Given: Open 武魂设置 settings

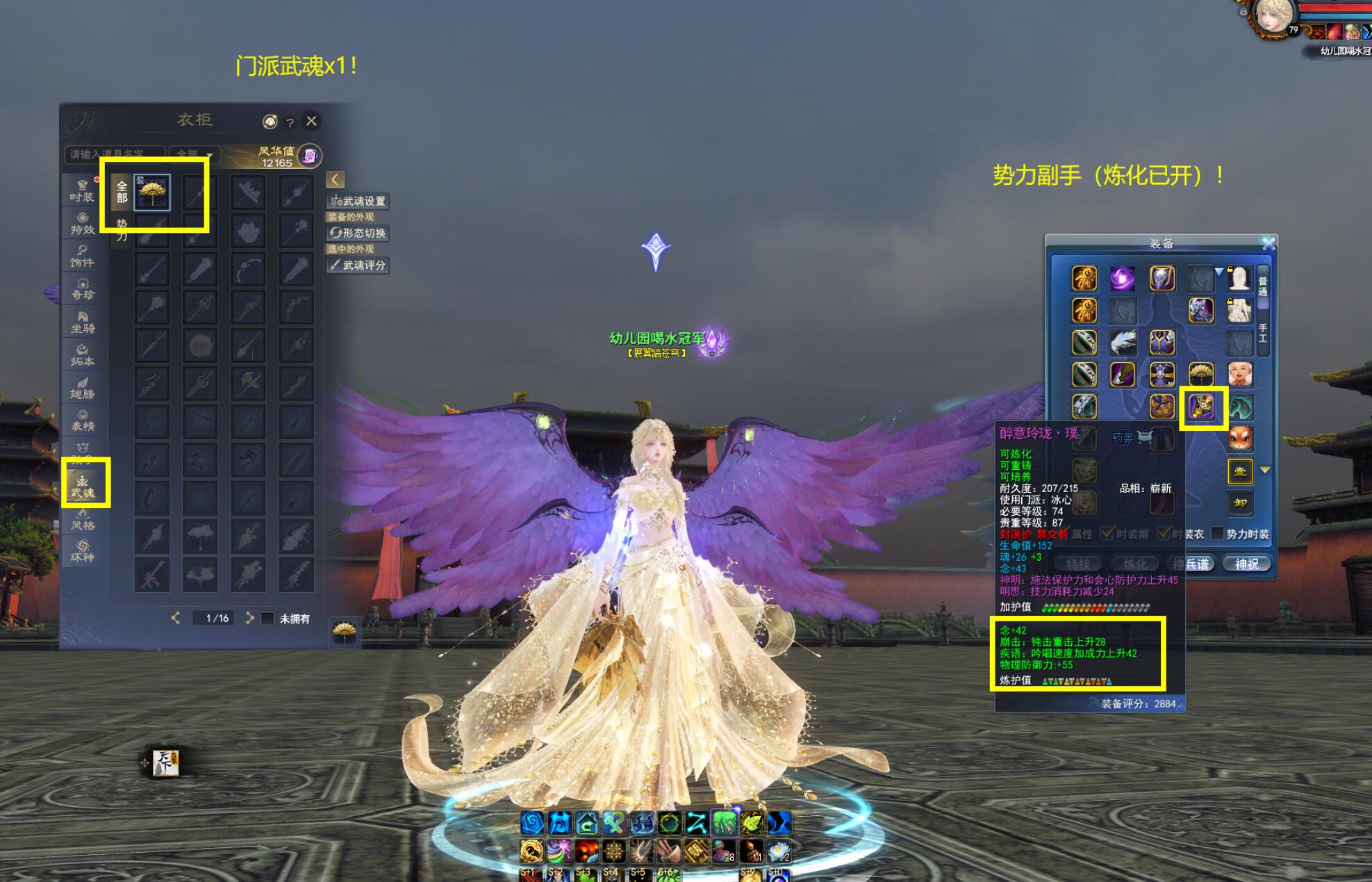Looking at the screenshot, I should point(358,201).
